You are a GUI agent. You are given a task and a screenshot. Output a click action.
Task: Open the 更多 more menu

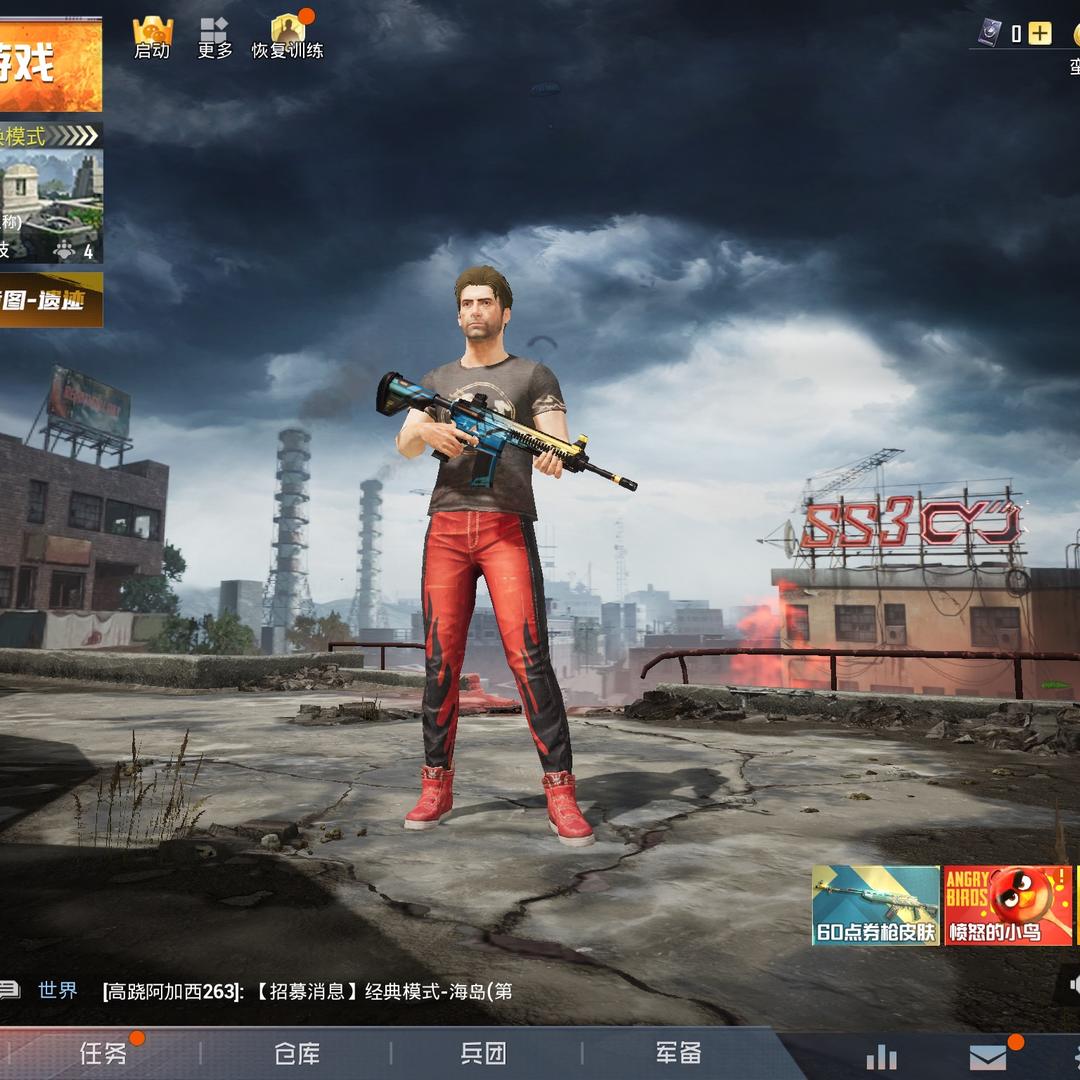[214, 37]
